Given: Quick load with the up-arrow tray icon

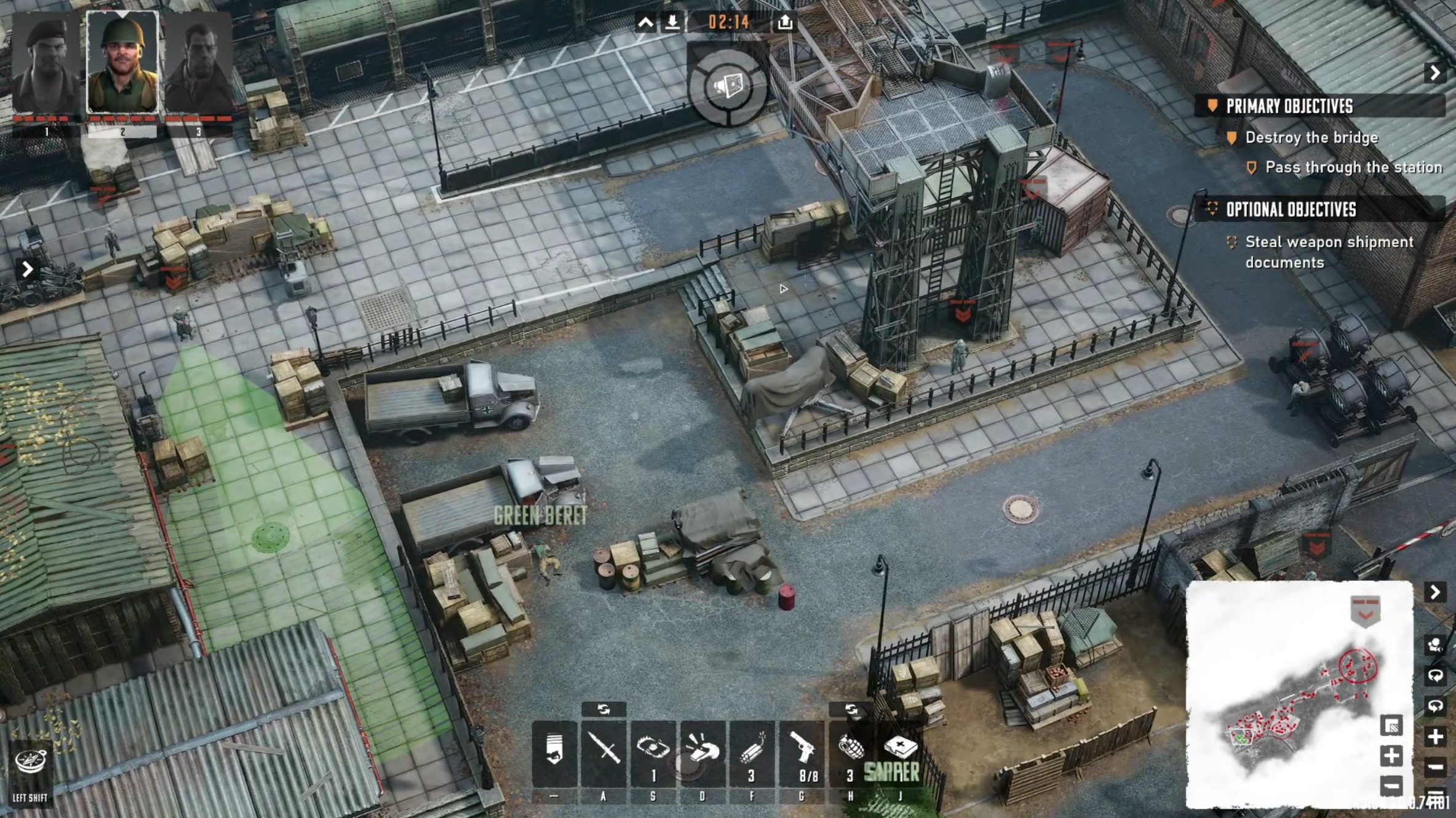Looking at the screenshot, I should (x=785, y=23).
